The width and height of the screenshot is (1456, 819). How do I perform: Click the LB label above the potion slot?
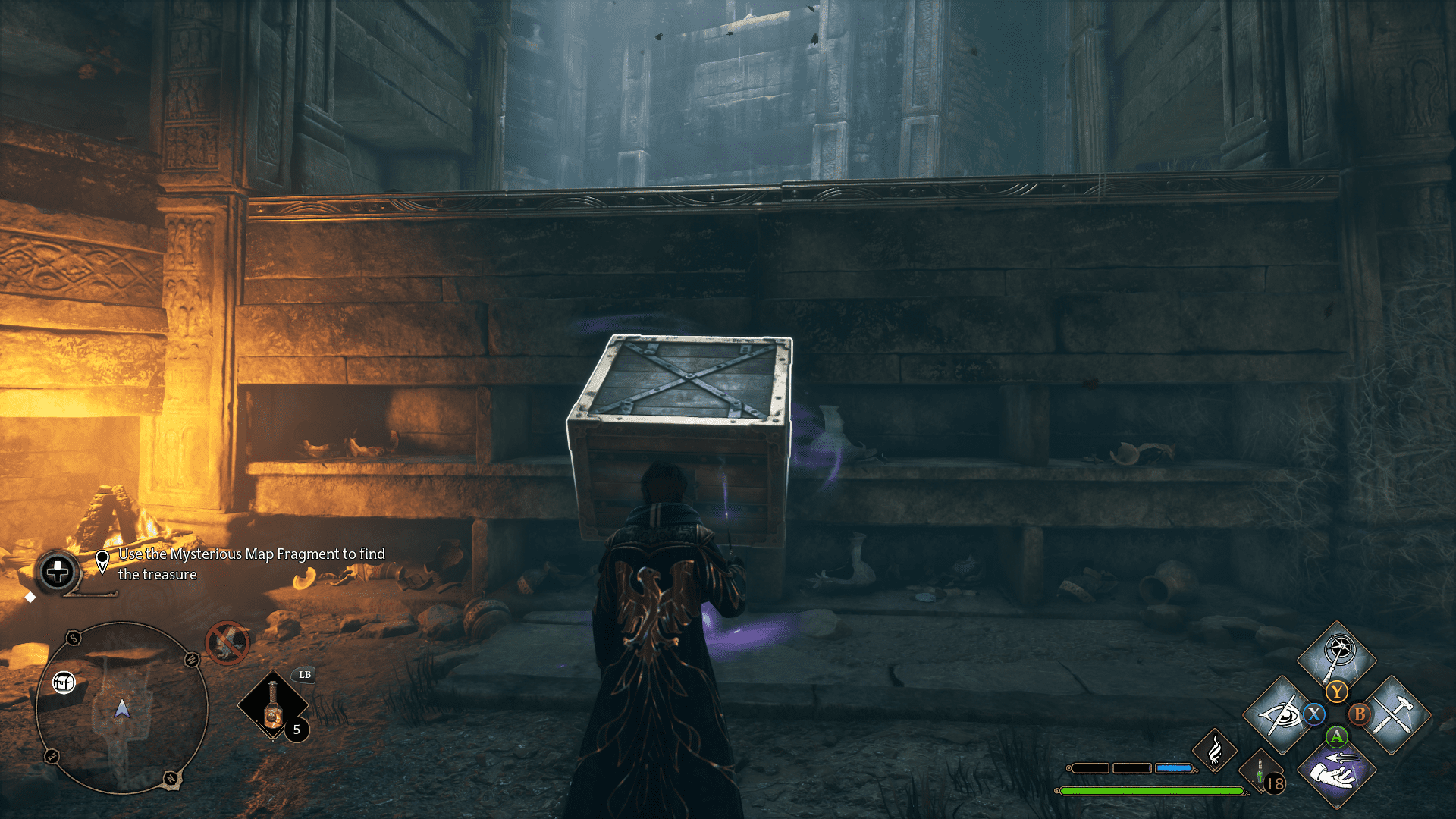[x=304, y=674]
